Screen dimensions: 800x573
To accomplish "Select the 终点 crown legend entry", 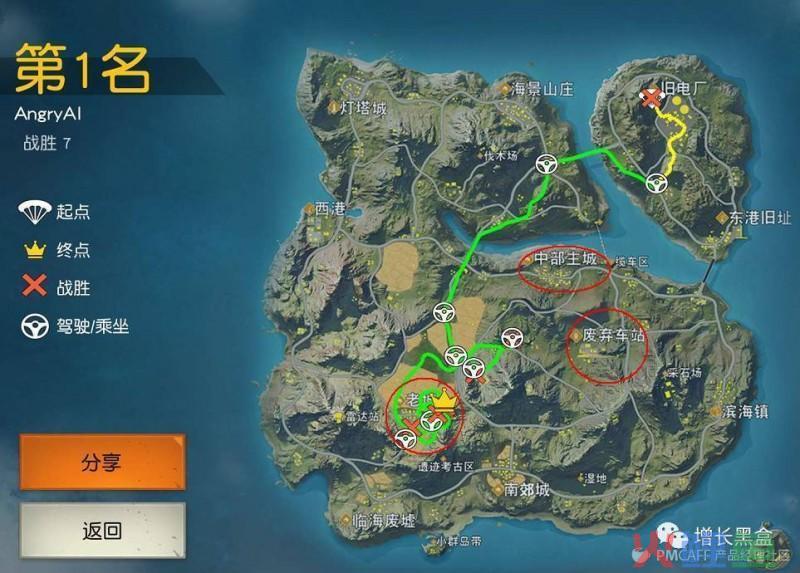I will point(55,250).
